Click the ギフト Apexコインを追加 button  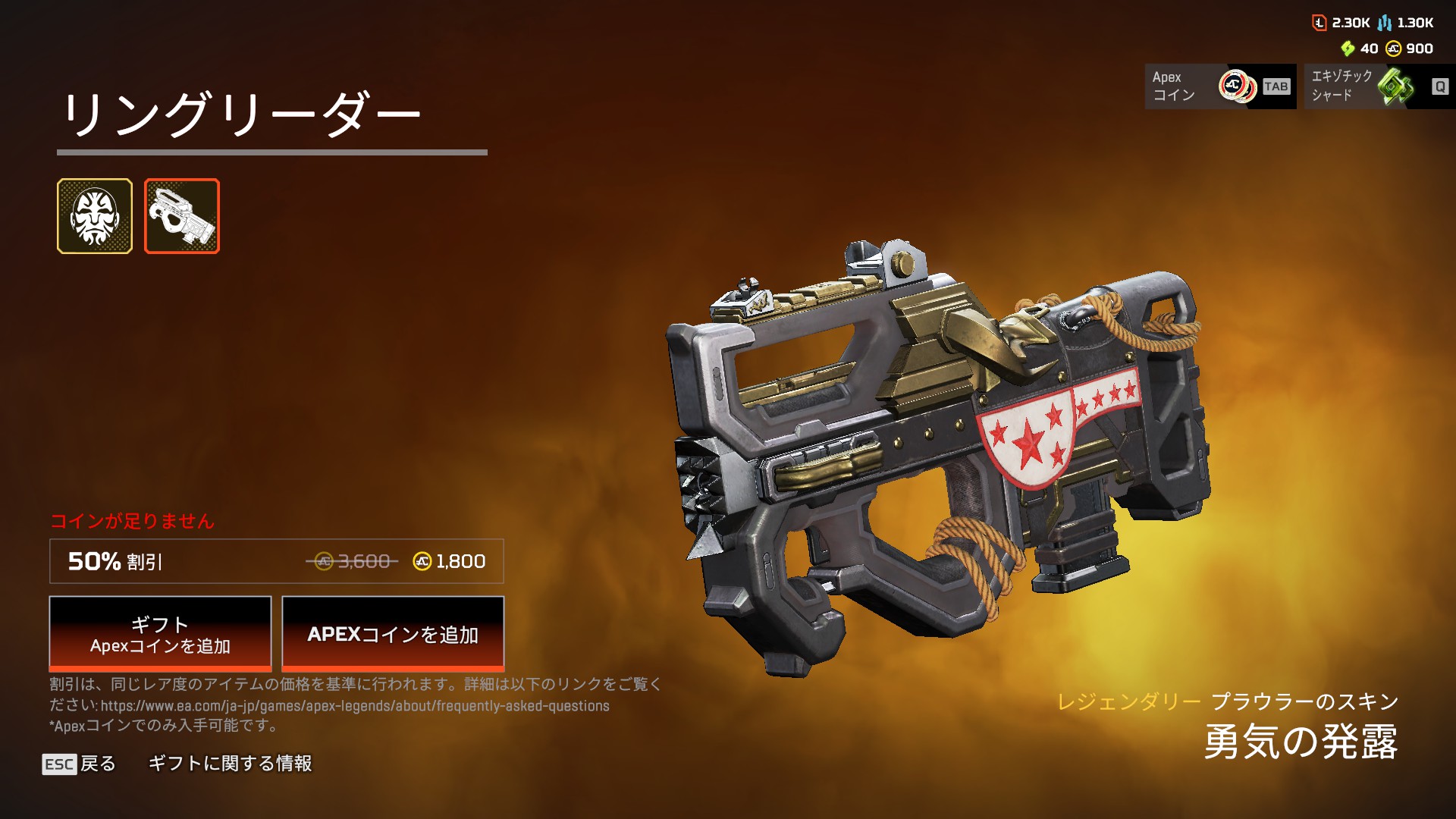(160, 634)
